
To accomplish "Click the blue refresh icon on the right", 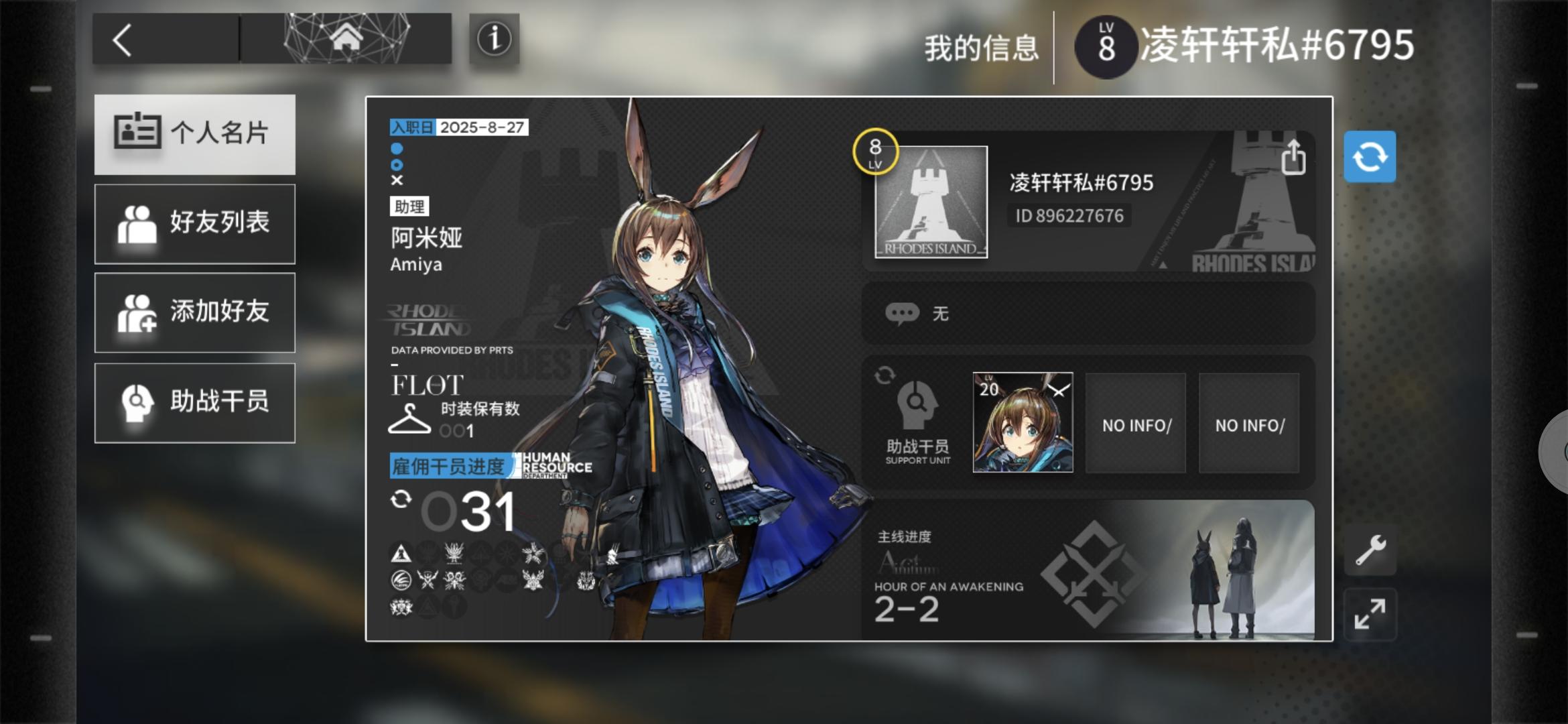I will (1369, 156).
